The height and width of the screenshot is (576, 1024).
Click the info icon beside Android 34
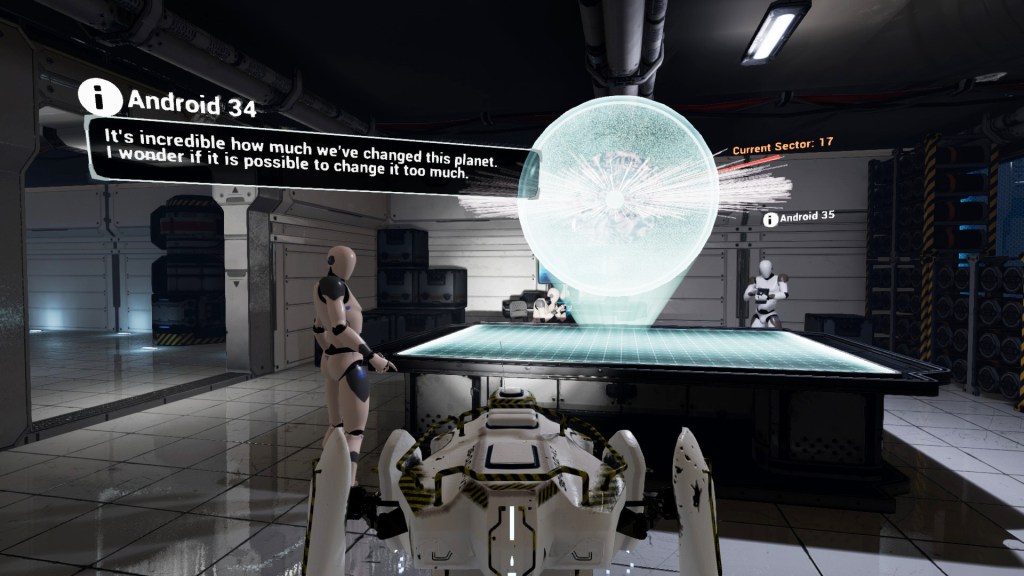100,99
